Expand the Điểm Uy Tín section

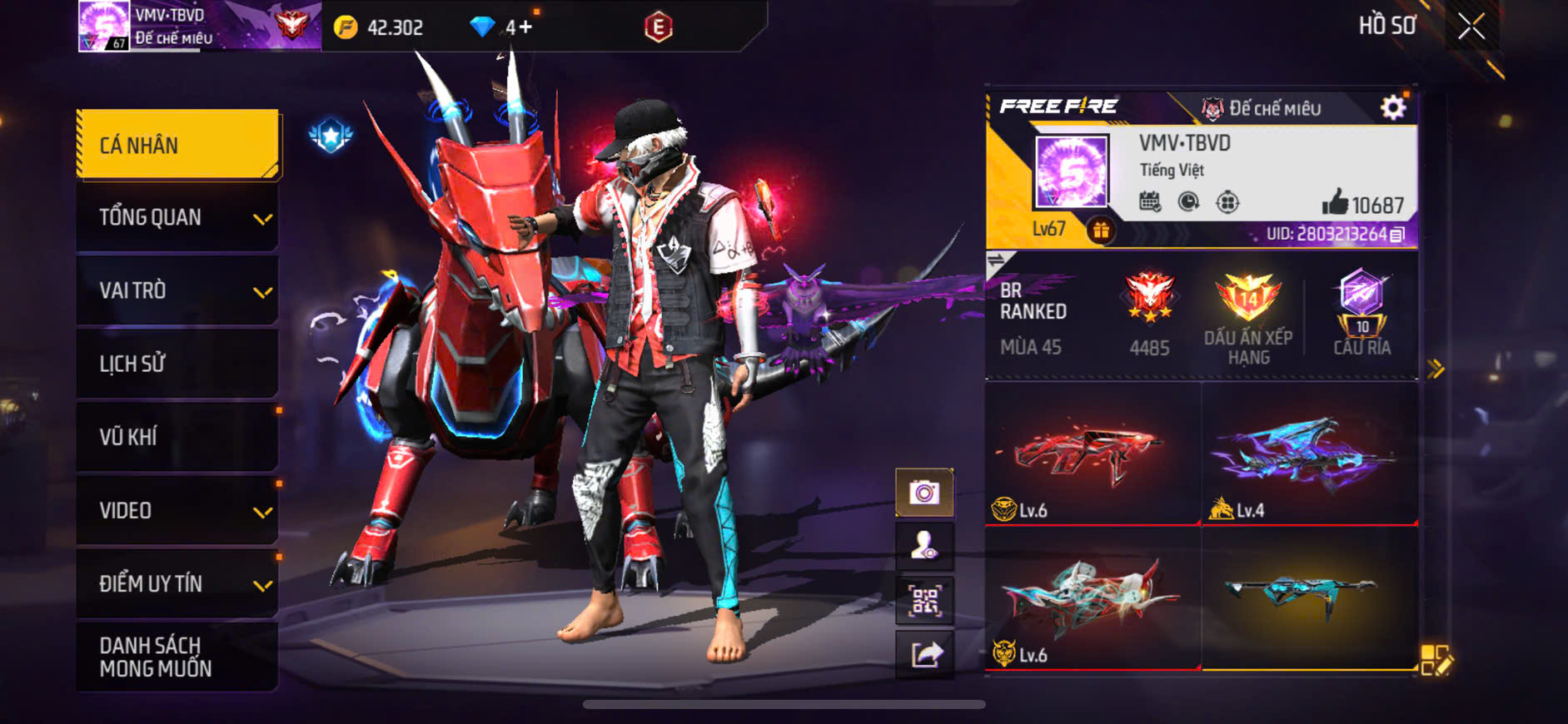[x=178, y=583]
